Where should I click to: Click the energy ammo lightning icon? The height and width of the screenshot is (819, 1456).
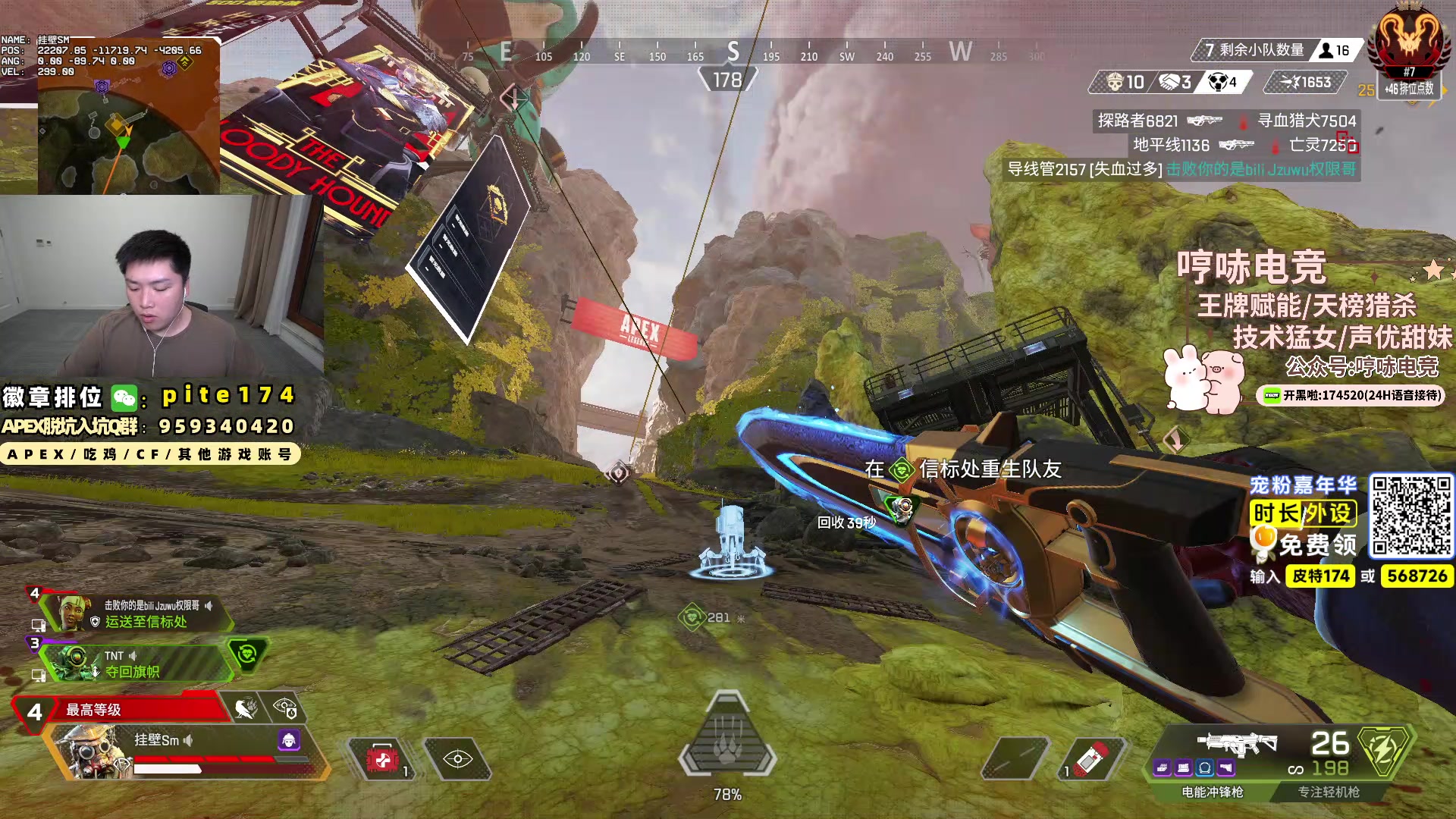pyautogui.click(x=1384, y=750)
